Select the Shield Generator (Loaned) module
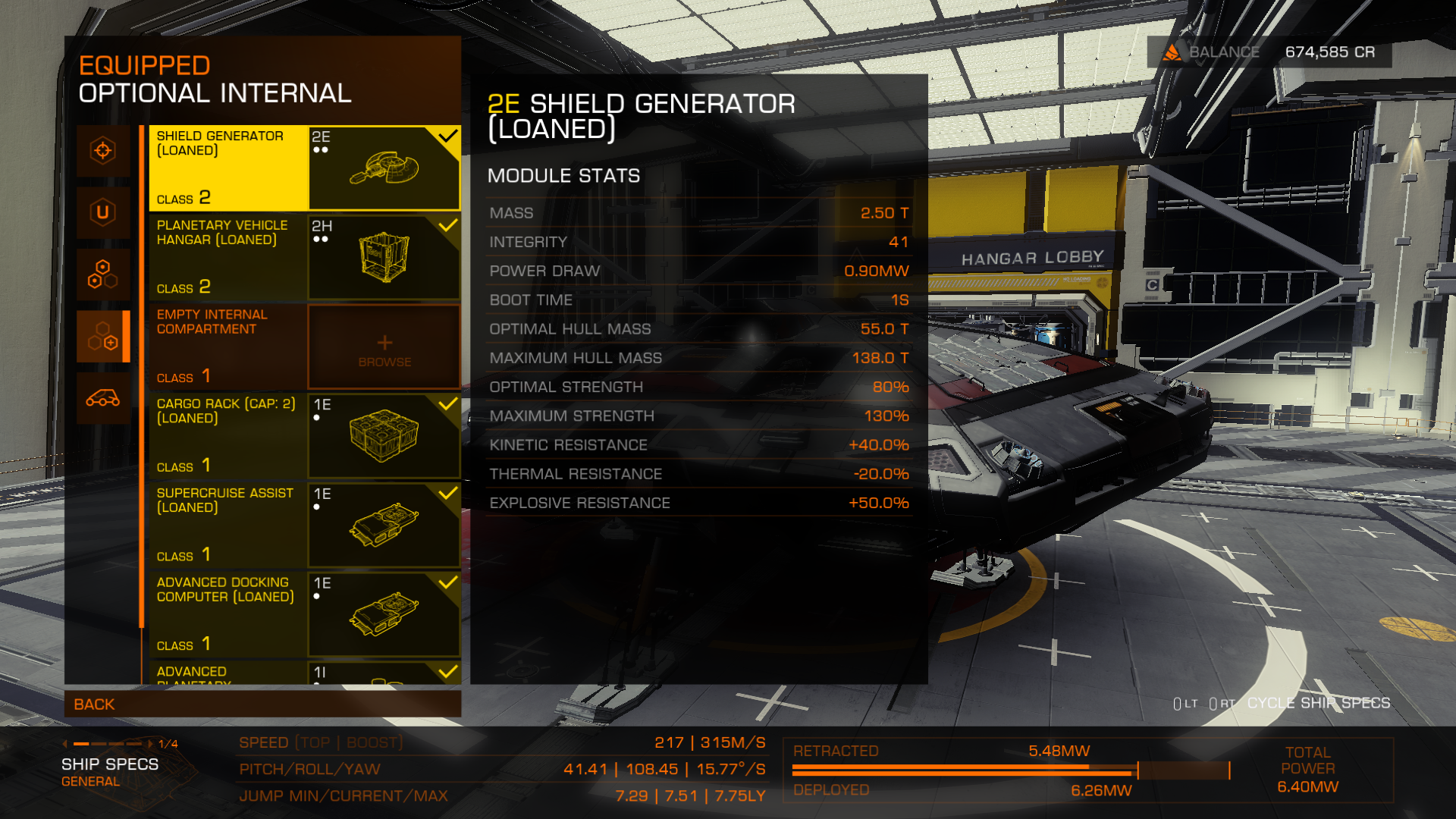The image size is (1456, 819). (304, 168)
